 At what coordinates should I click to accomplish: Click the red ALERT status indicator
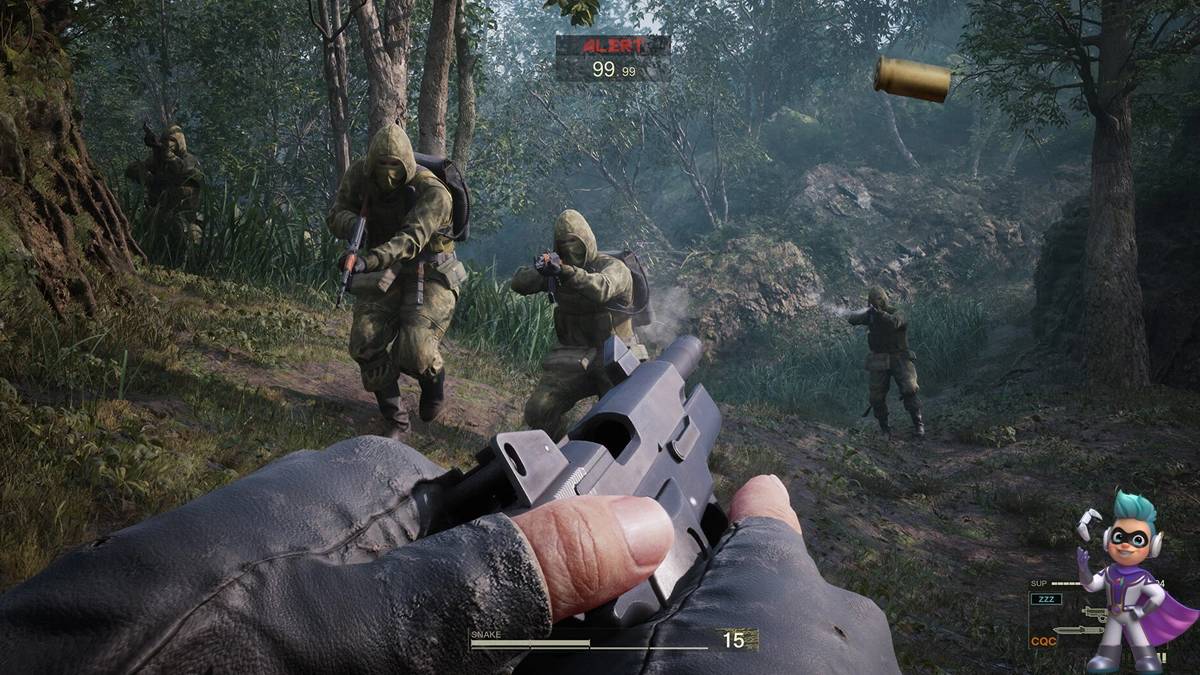612,45
